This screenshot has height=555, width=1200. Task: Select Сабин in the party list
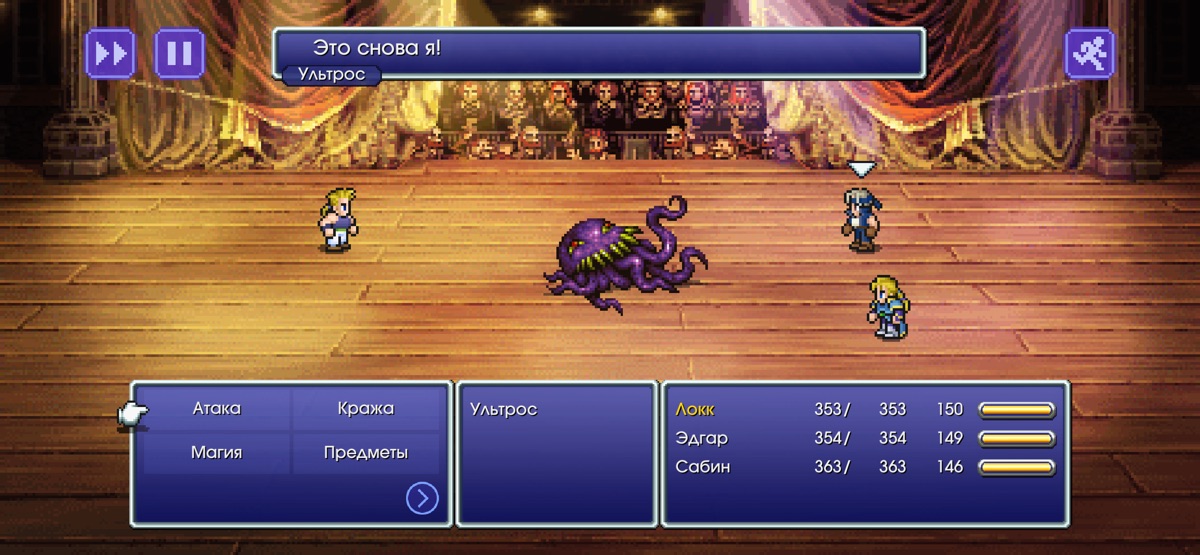coord(702,467)
